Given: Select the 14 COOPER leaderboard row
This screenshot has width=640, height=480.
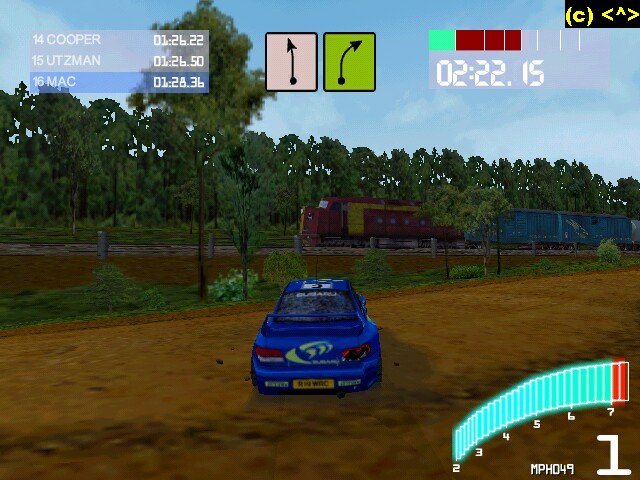Looking at the screenshot, I should point(119,40).
